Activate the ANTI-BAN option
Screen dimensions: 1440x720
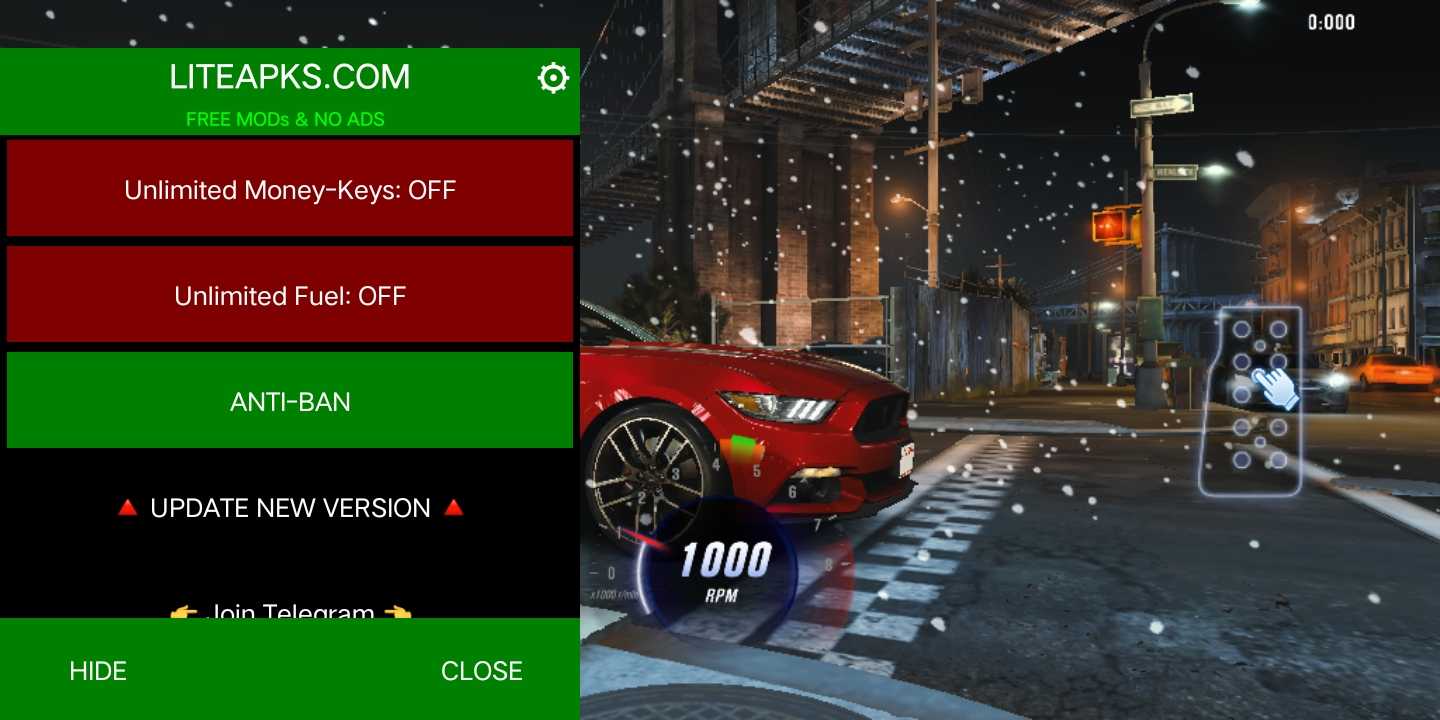tap(290, 401)
